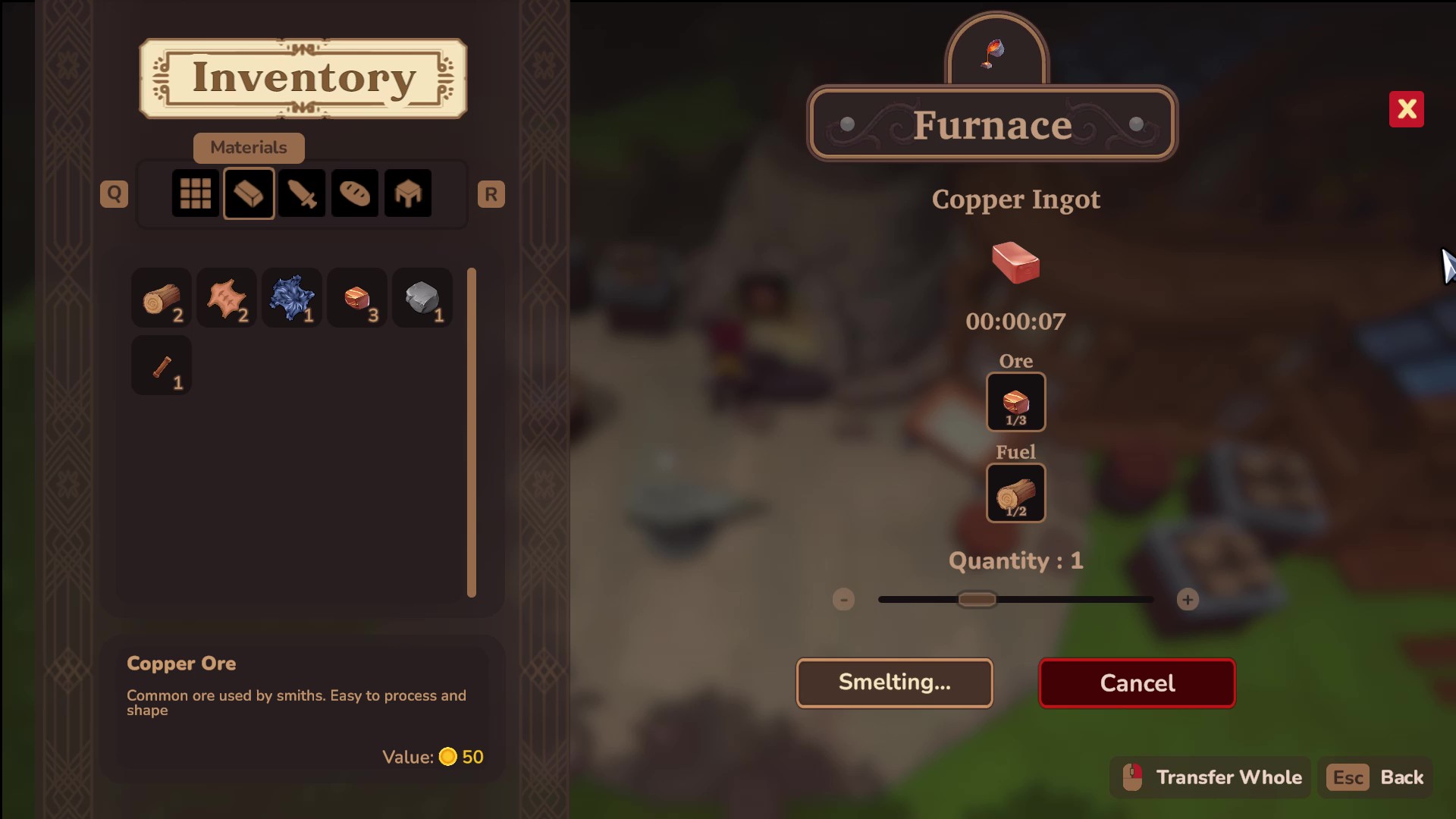Show all items inventory tab
The image size is (1456, 819).
coord(196,193)
